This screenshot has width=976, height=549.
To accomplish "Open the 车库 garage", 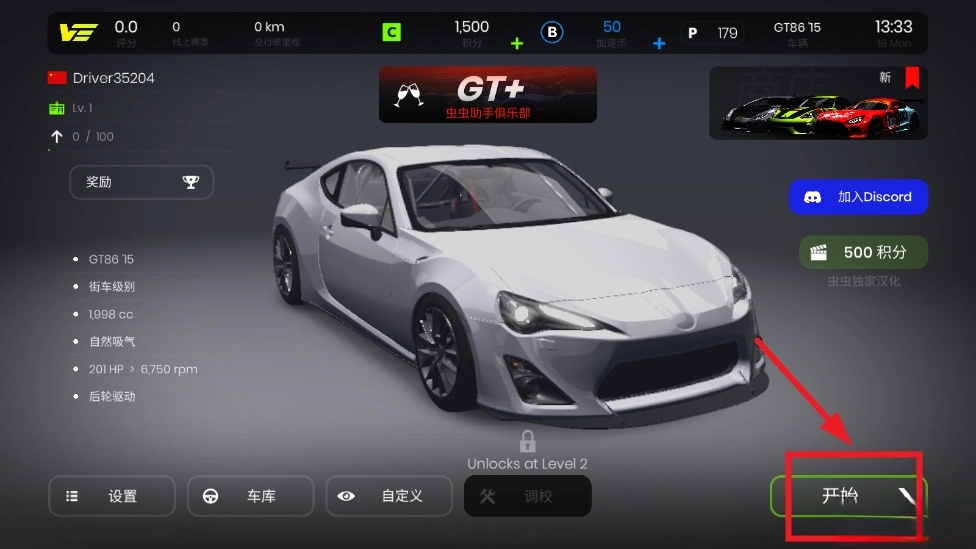I will (250, 496).
